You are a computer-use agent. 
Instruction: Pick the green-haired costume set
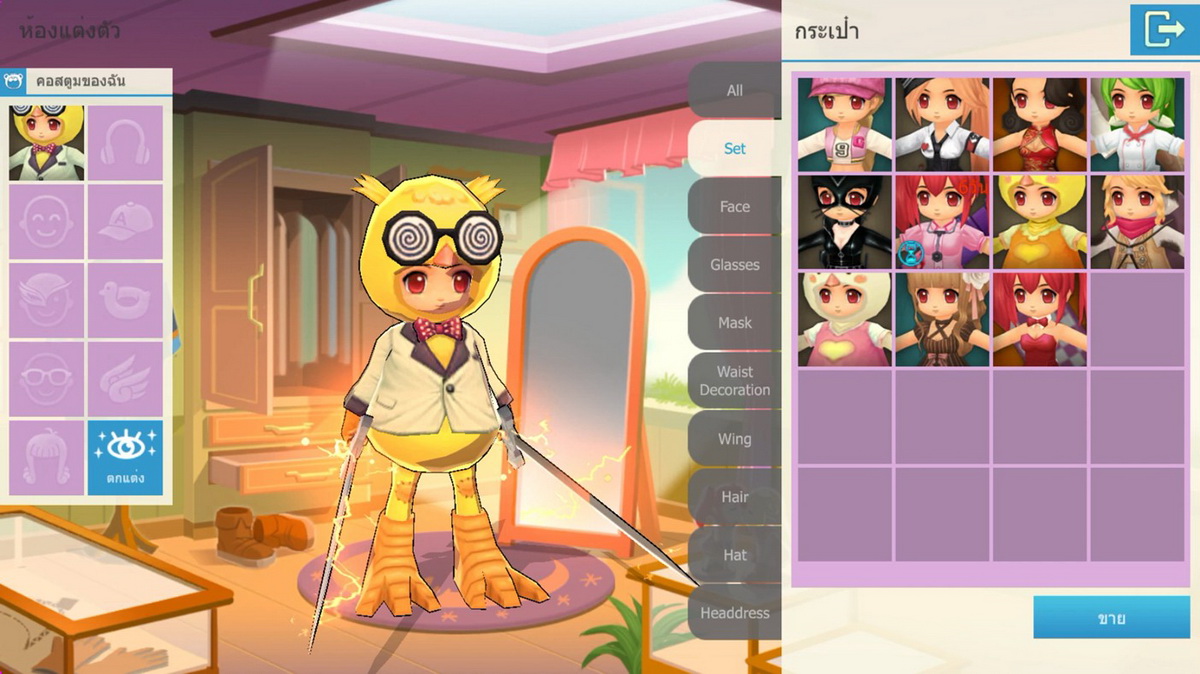pyautogui.click(x=1138, y=124)
